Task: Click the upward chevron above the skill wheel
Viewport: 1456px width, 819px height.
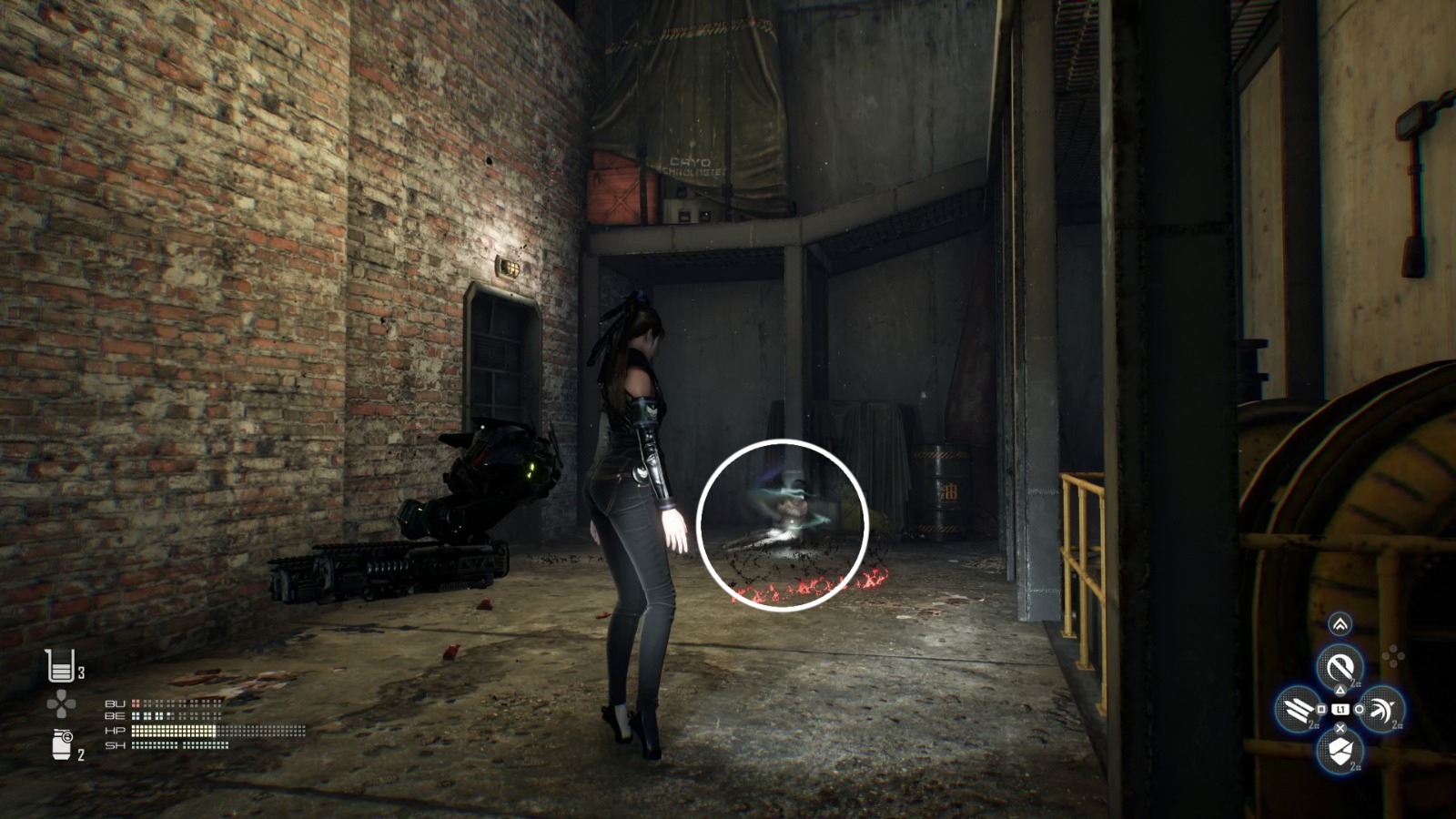Action: pyautogui.click(x=1340, y=624)
